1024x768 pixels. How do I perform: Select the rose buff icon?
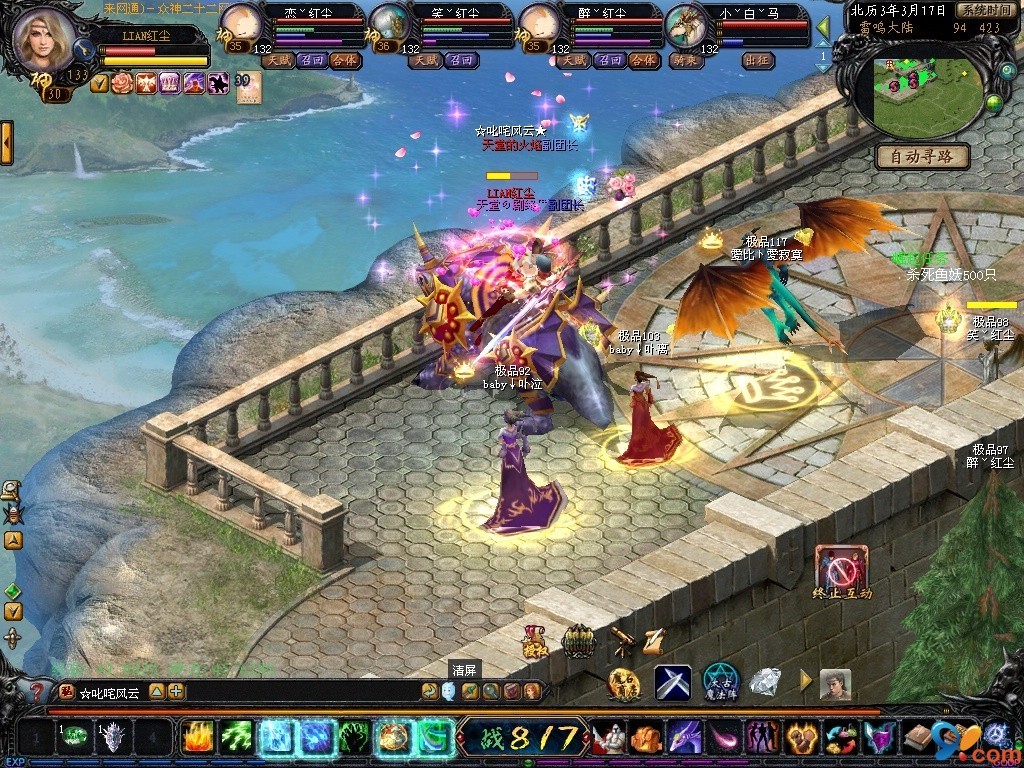122,83
